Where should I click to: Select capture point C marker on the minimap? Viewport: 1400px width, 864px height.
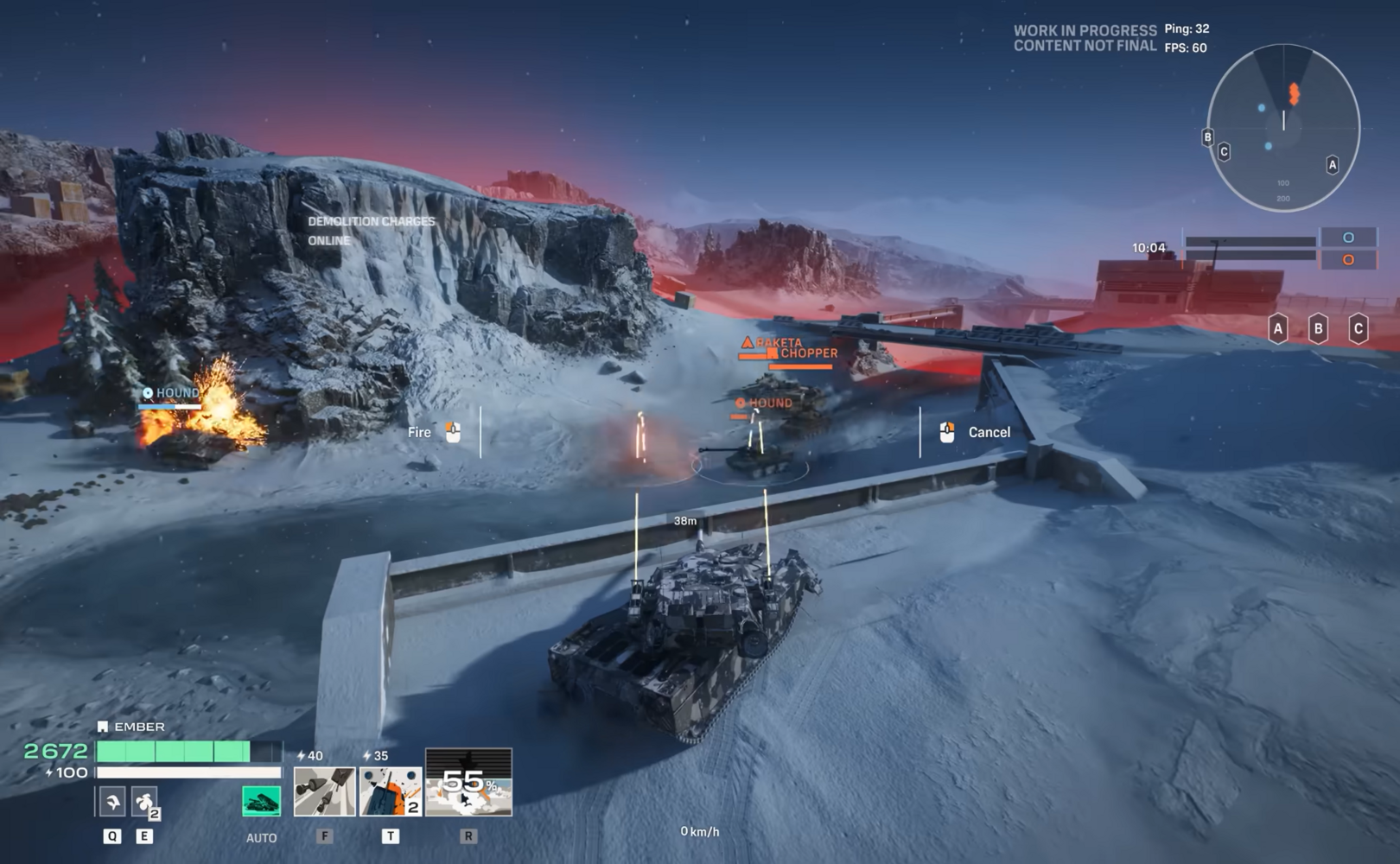[1224, 152]
